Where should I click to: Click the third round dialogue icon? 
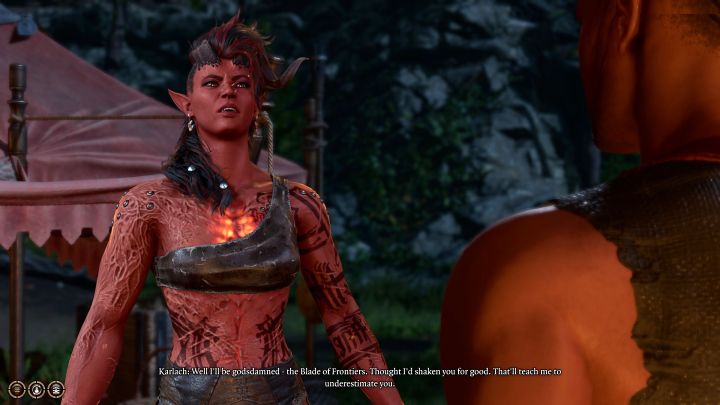pos(55,389)
